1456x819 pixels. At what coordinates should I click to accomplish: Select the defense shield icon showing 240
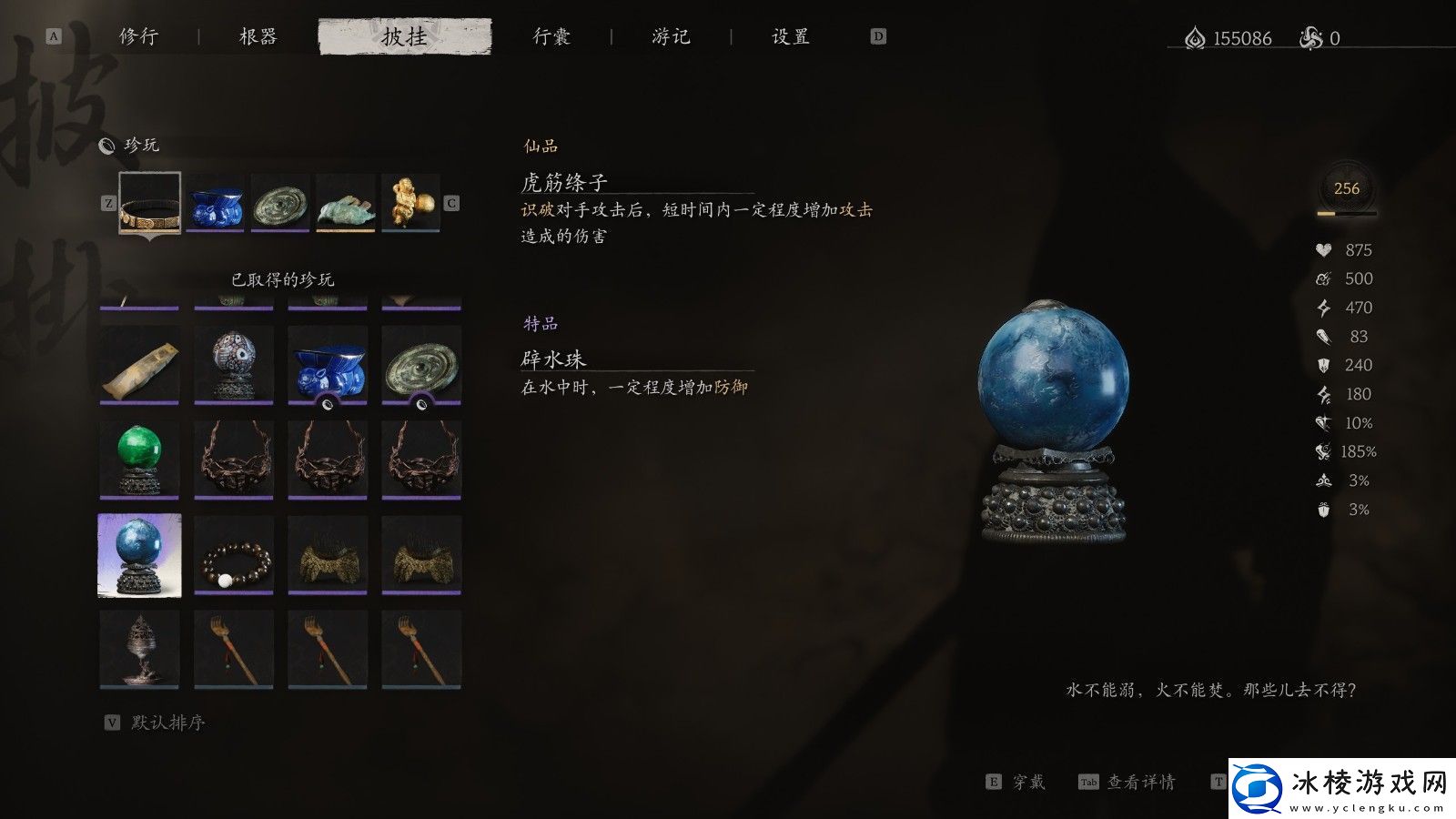[x=1324, y=365]
